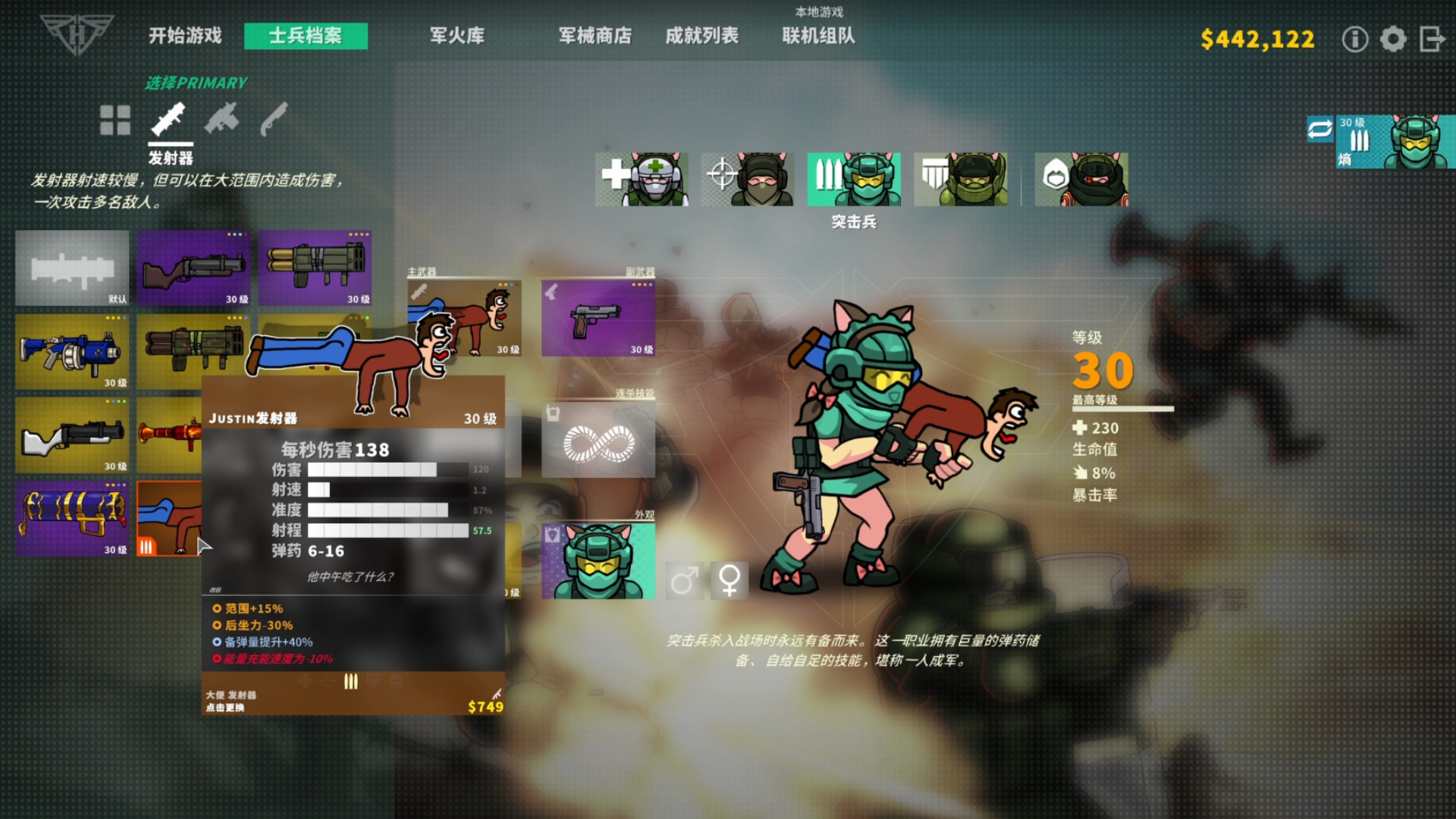View the 成就列表 achievements list
Screen dimensions: 1456x819
701,36
